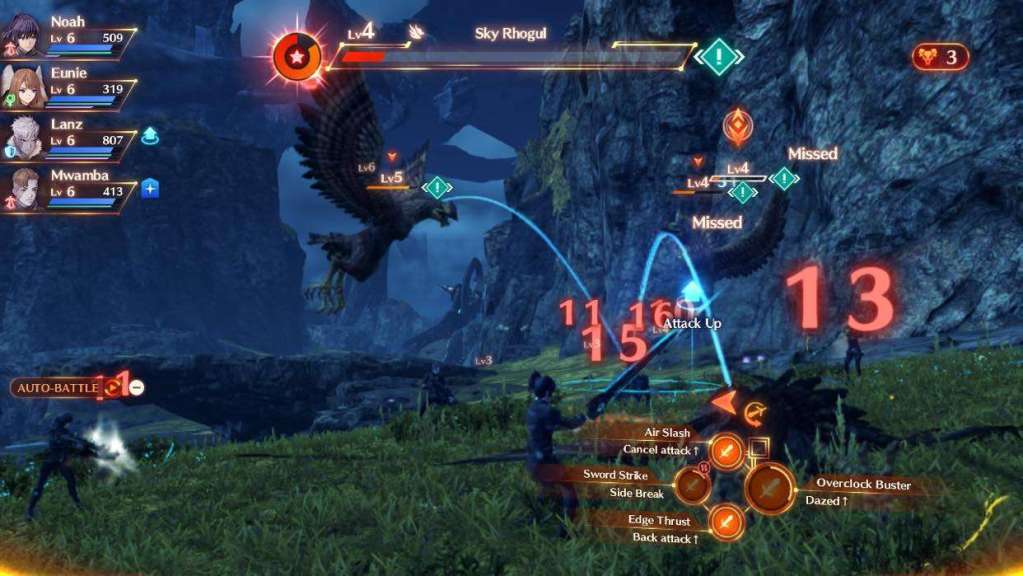Screen dimensions: 1023x576
Task: Click the enemy count indicator showing 3
Action: pos(939,57)
